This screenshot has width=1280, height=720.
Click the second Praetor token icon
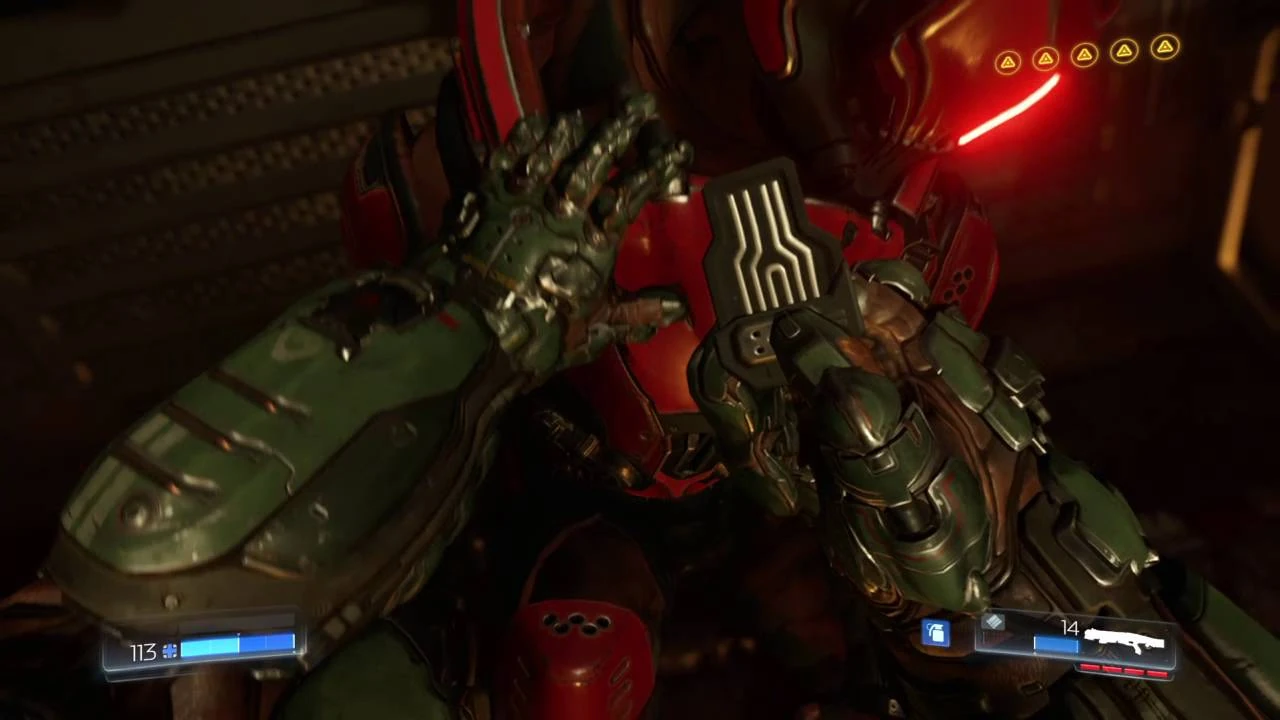[1046, 58]
